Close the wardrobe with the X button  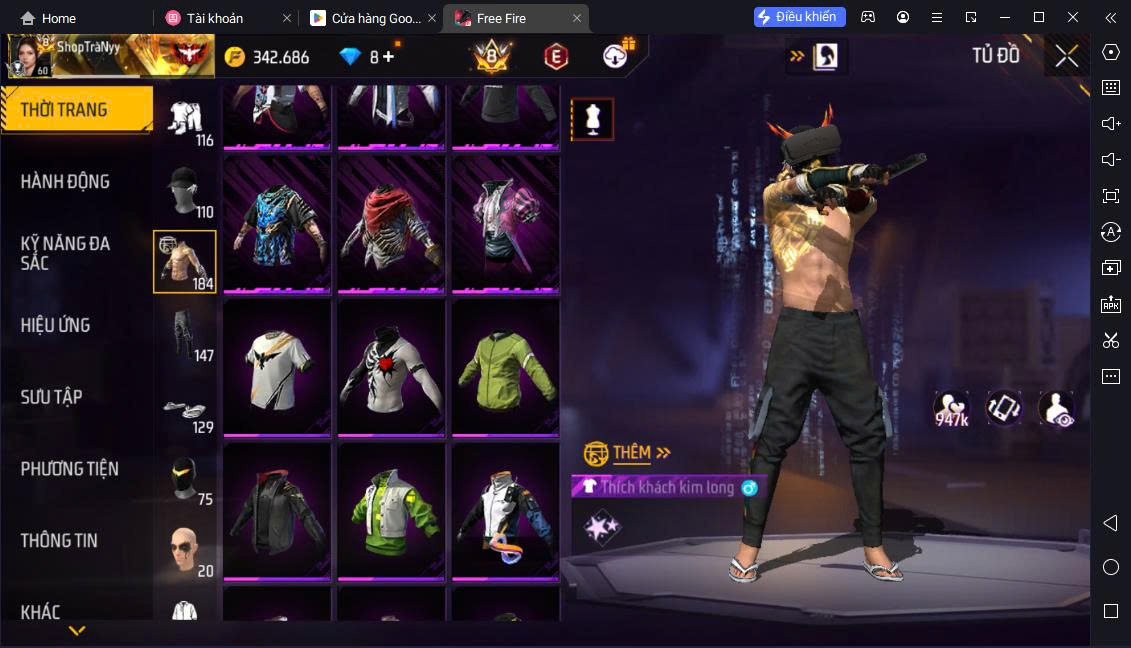point(1066,56)
